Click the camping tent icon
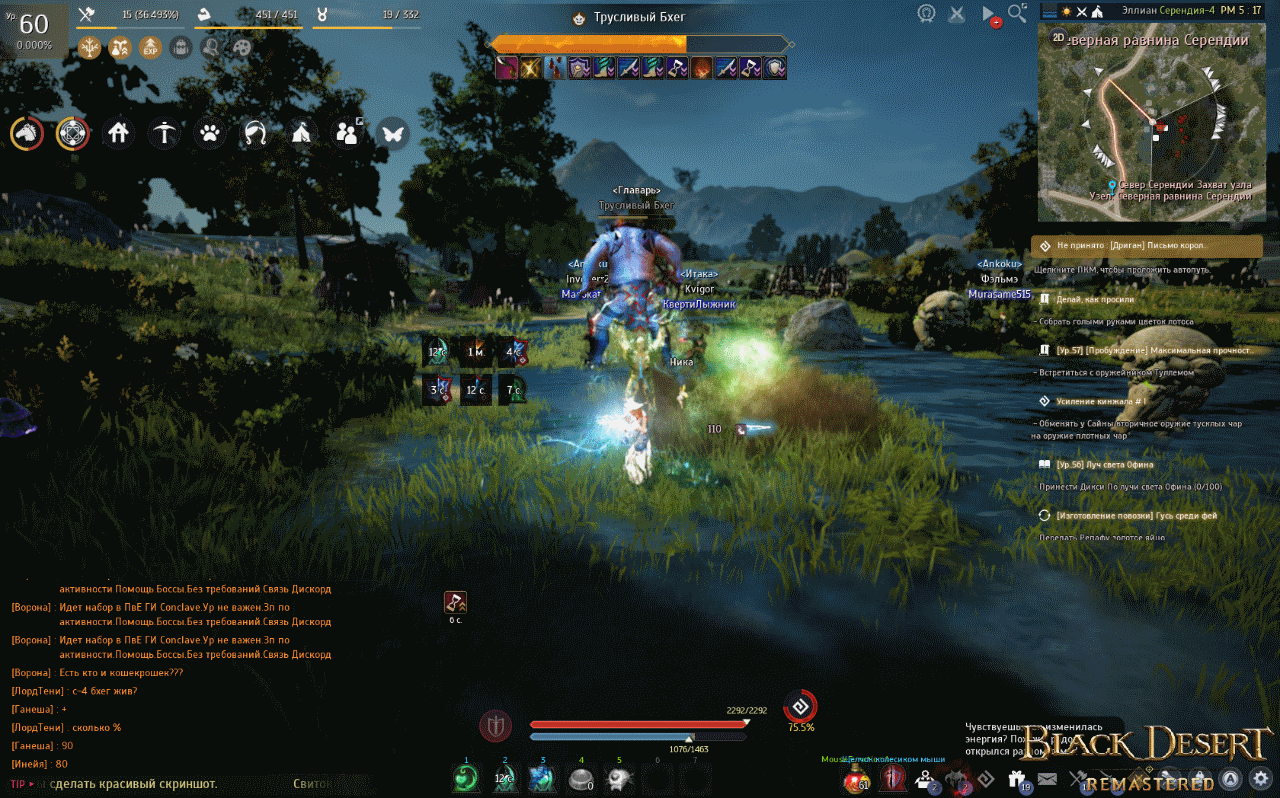This screenshot has width=1280, height=798. (302, 133)
